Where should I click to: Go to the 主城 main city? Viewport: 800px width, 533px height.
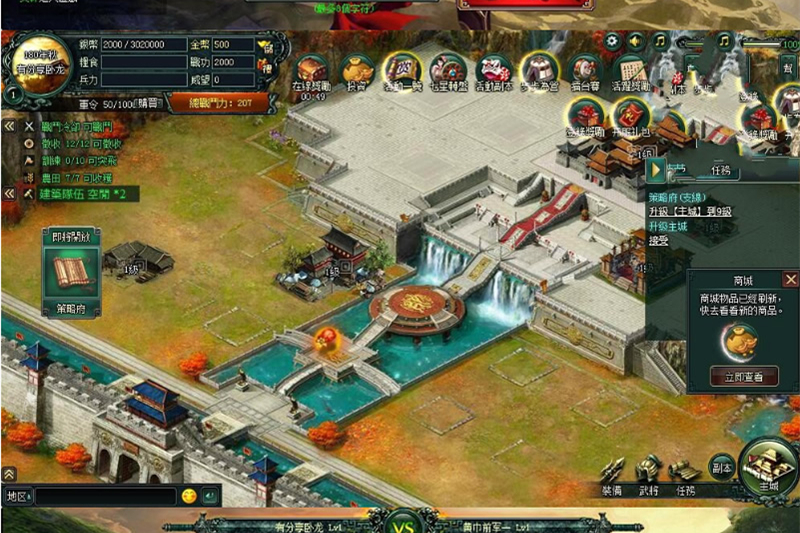click(768, 468)
